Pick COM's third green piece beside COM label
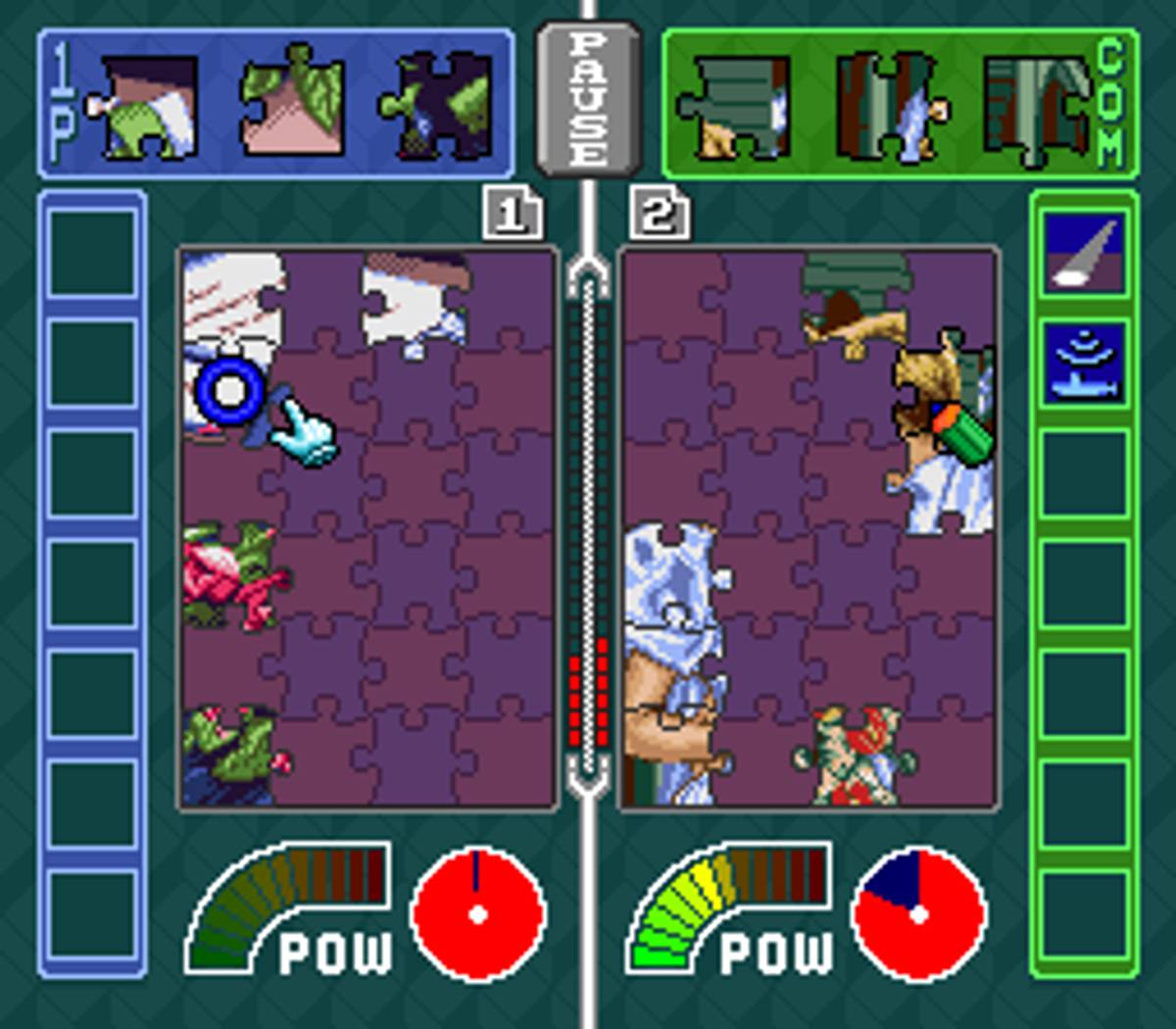 (x=1036, y=106)
